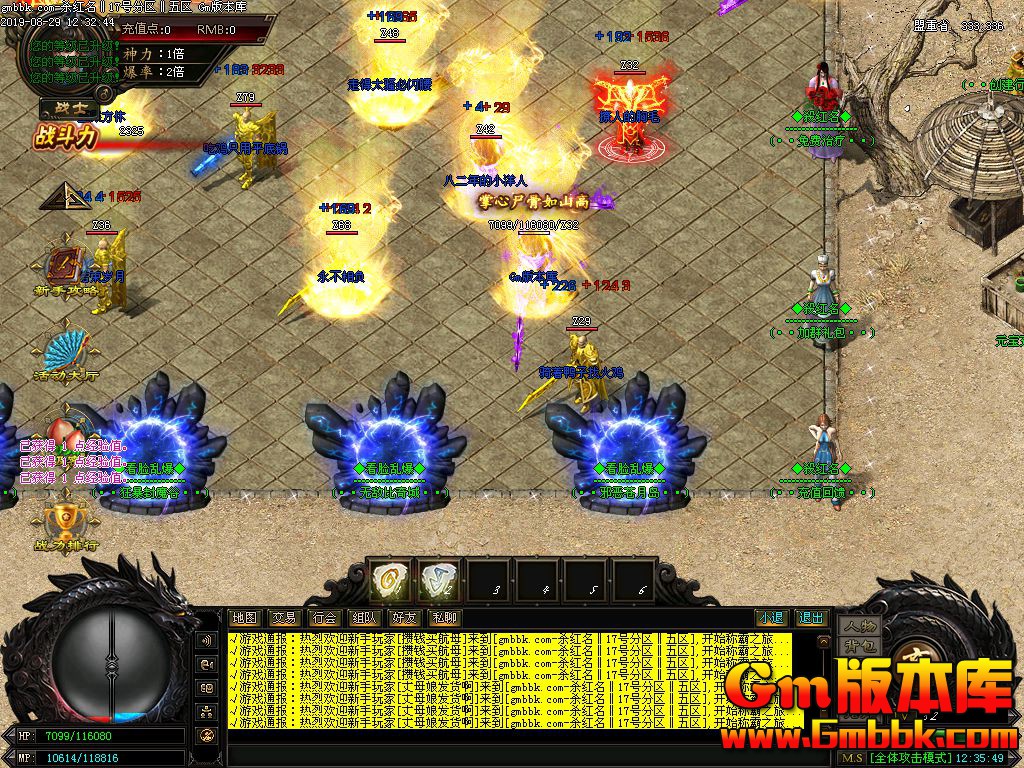This screenshot has height=768, width=1024.
Task: Click the pyramid triangle icon
Action: [x=60, y=195]
